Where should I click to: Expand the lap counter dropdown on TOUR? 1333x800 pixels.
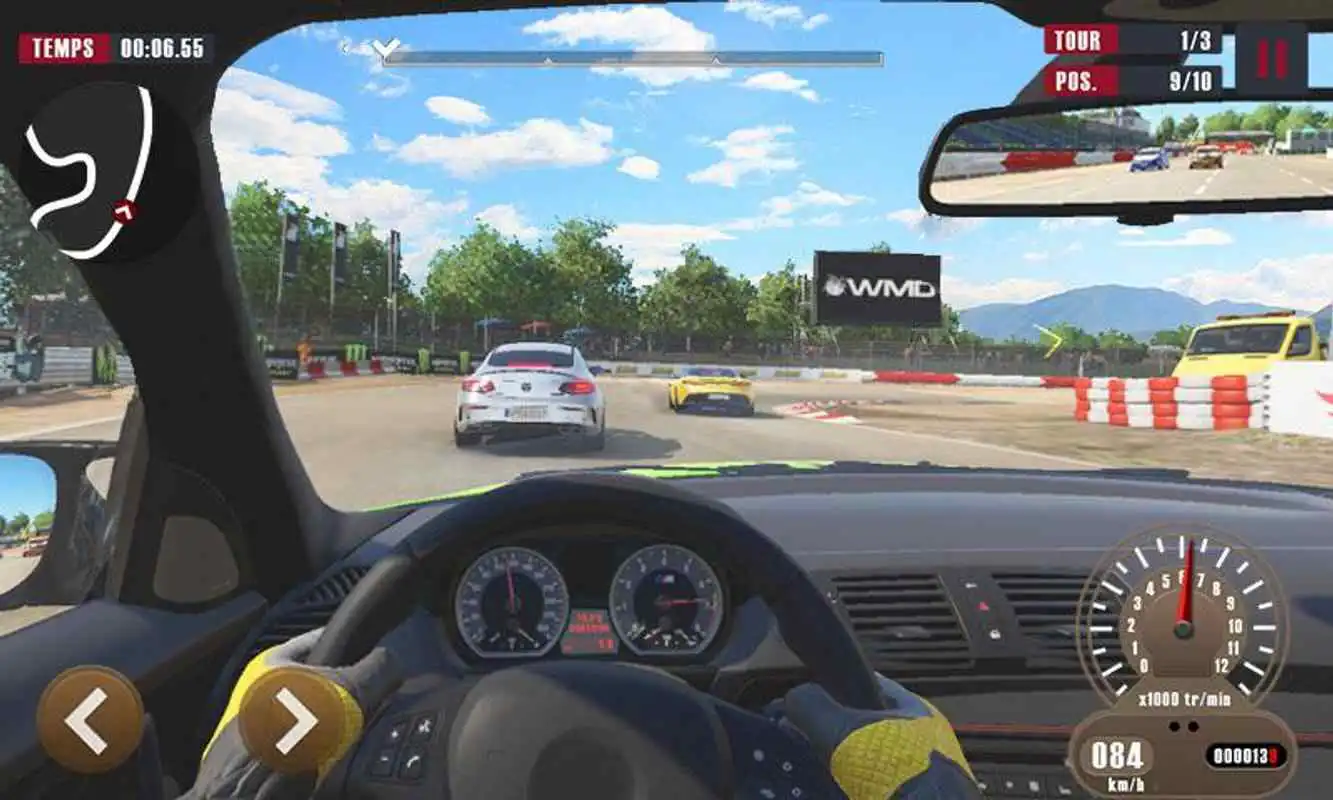pos(1130,40)
